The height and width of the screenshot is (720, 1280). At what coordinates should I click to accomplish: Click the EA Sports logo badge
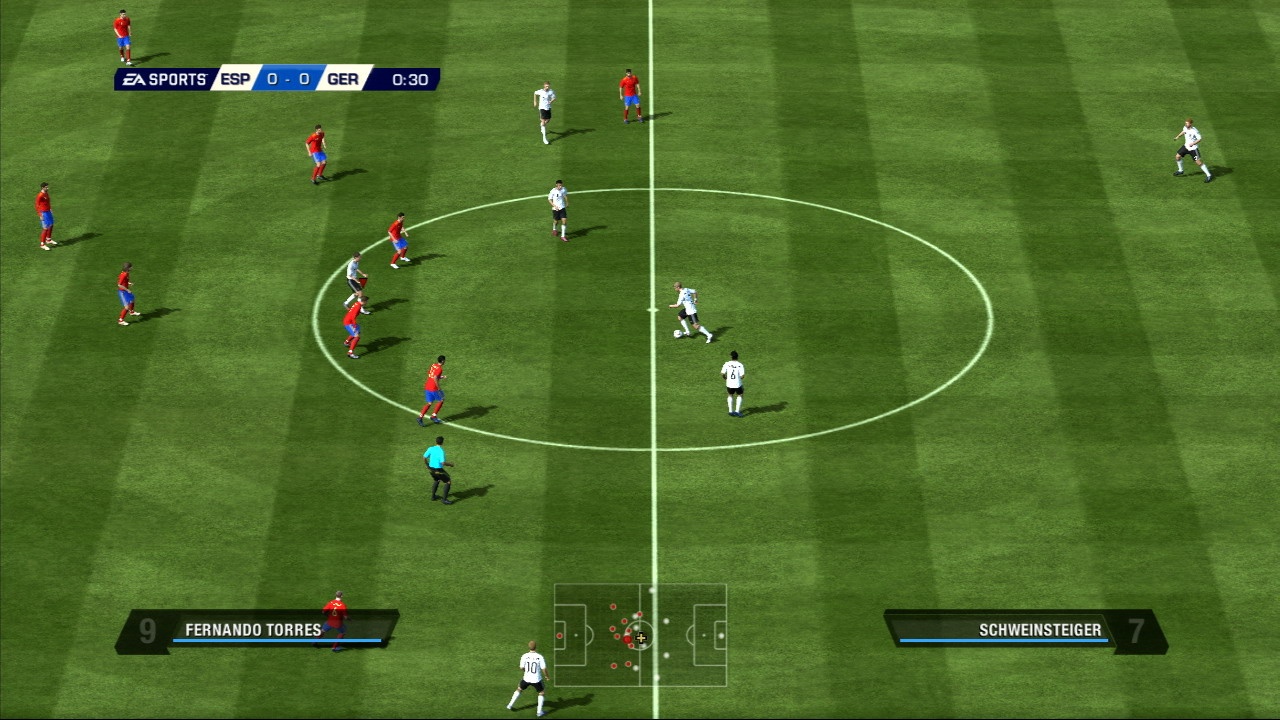(x=164, y=80)
